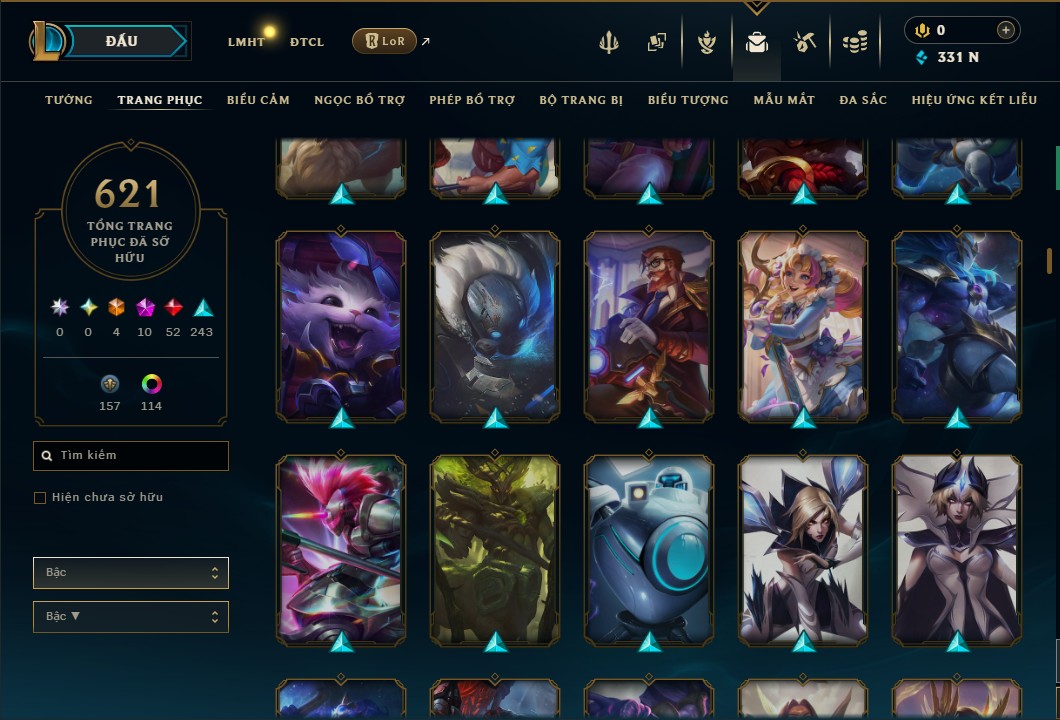
Task: Click the Tìm kiếm search field
Action: (131, 456)
